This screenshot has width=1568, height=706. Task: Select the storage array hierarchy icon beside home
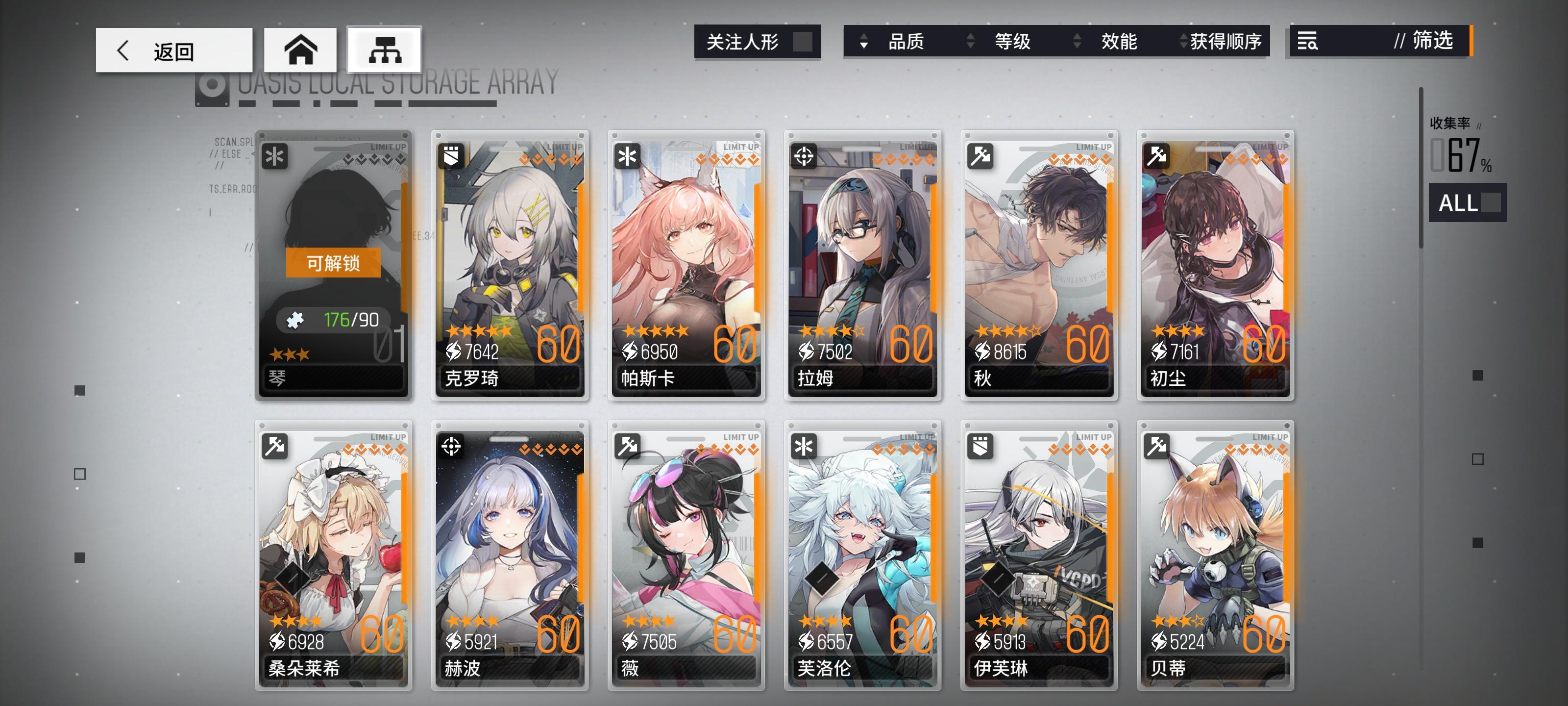[x=384, y=50]
